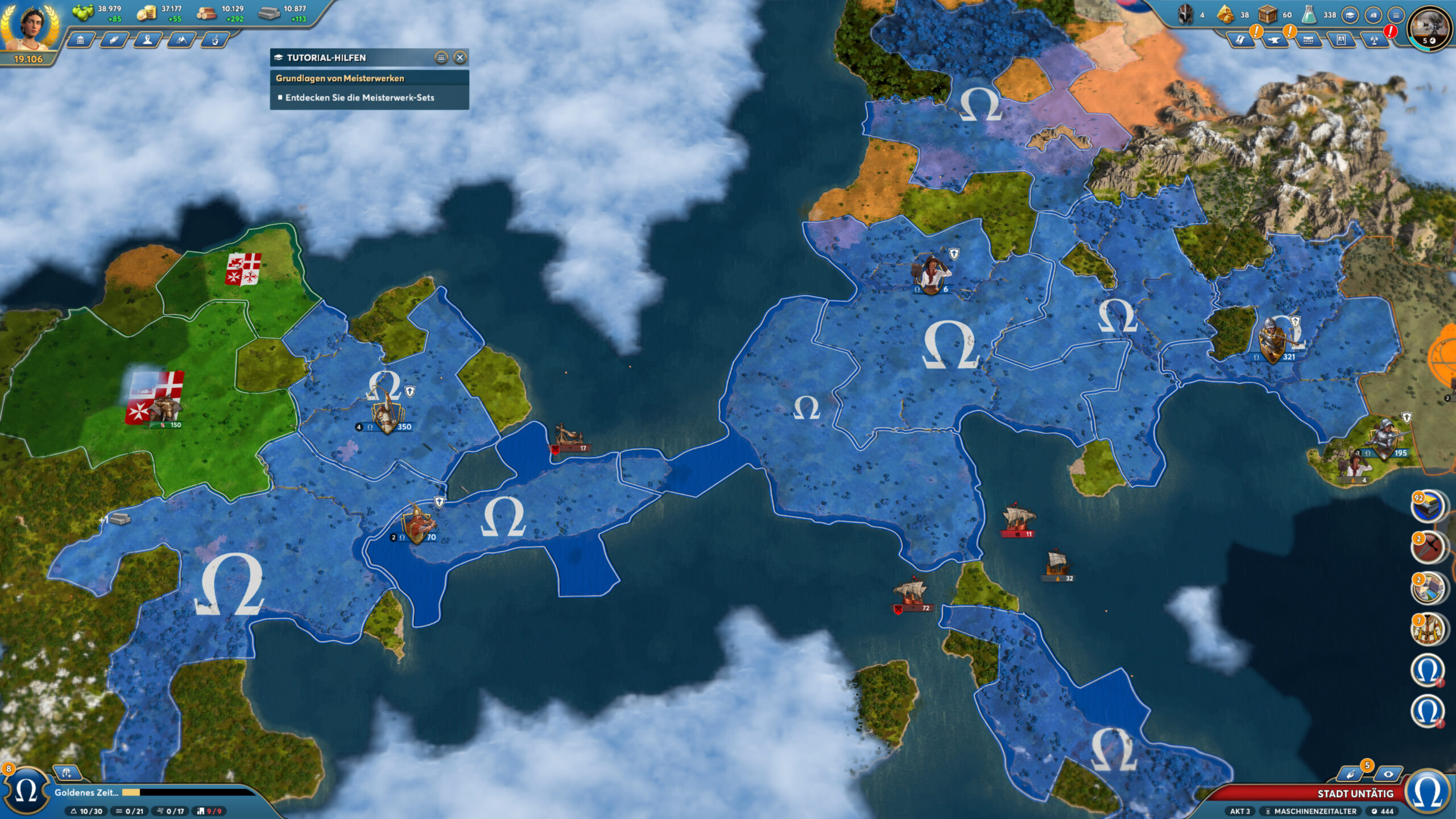
Task: Open the crossed-fingers hand icon menu
Action: 215,40
